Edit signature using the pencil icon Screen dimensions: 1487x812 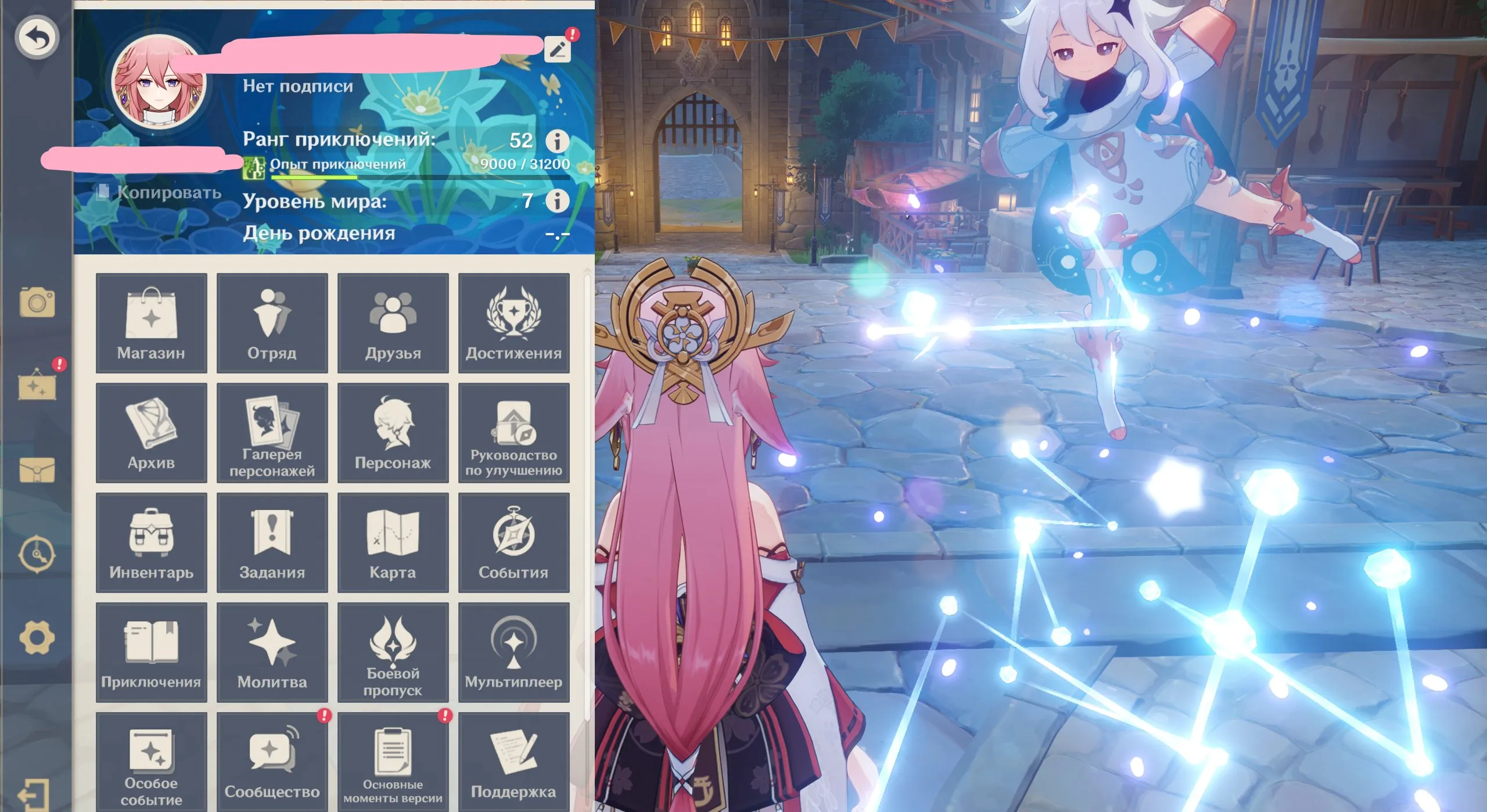click(x=557, y=49)
